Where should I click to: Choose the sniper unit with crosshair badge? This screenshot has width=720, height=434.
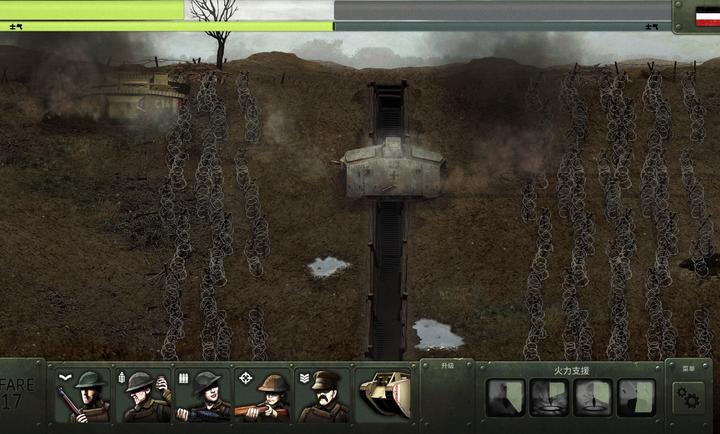tap(264, 395)
